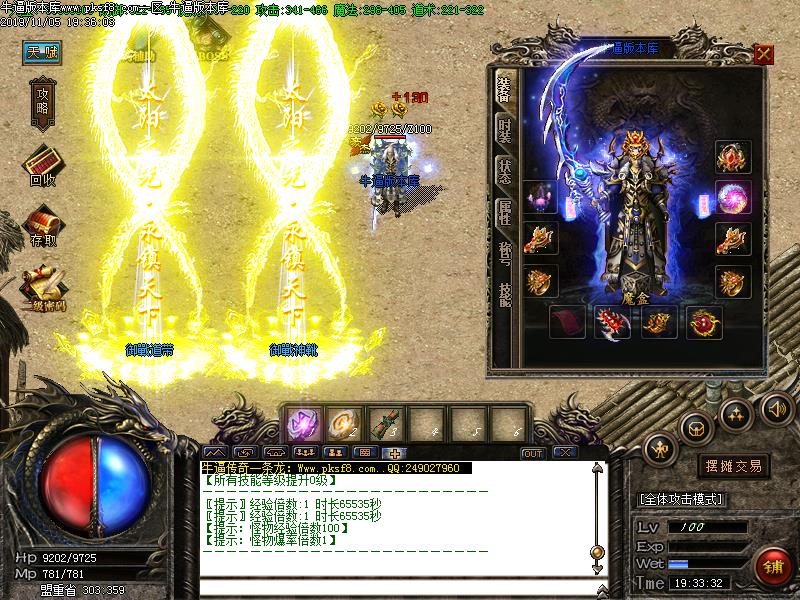Use the scroll item in hotbar slot 3

tap(384, 424)
